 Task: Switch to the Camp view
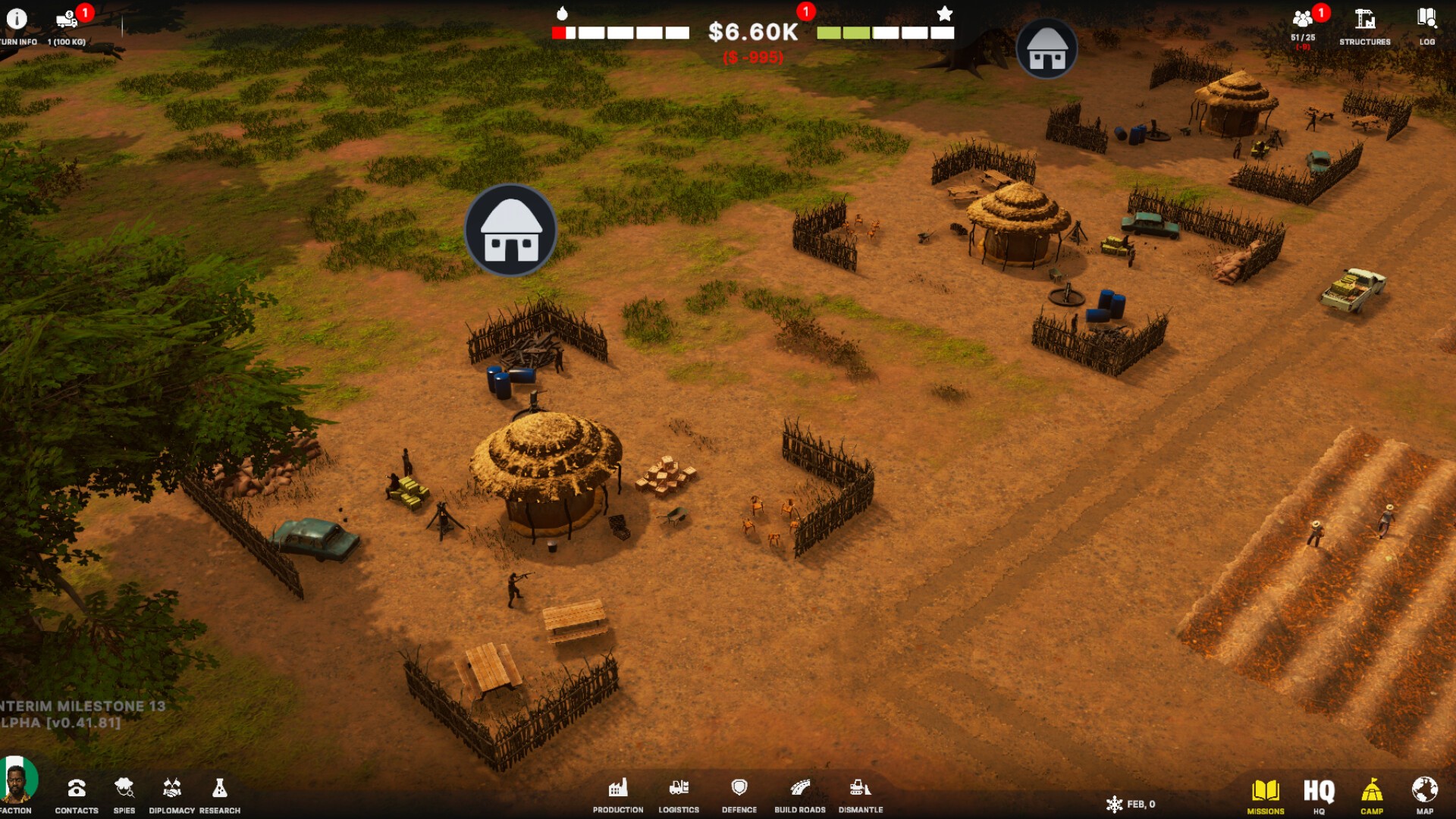[x=1372, y=792]
